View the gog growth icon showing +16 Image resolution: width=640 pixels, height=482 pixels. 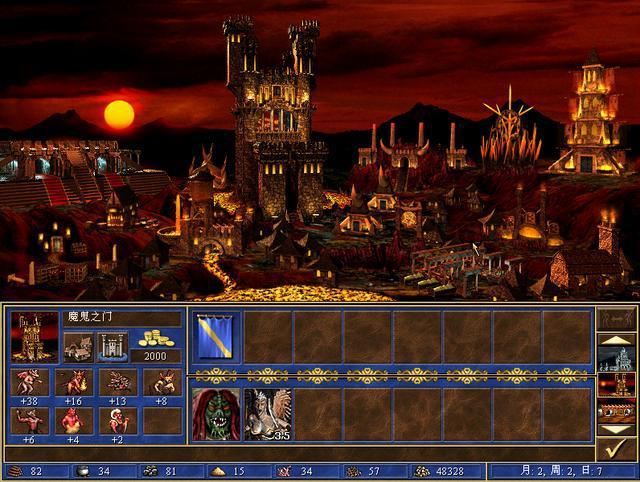click(71, 382)
